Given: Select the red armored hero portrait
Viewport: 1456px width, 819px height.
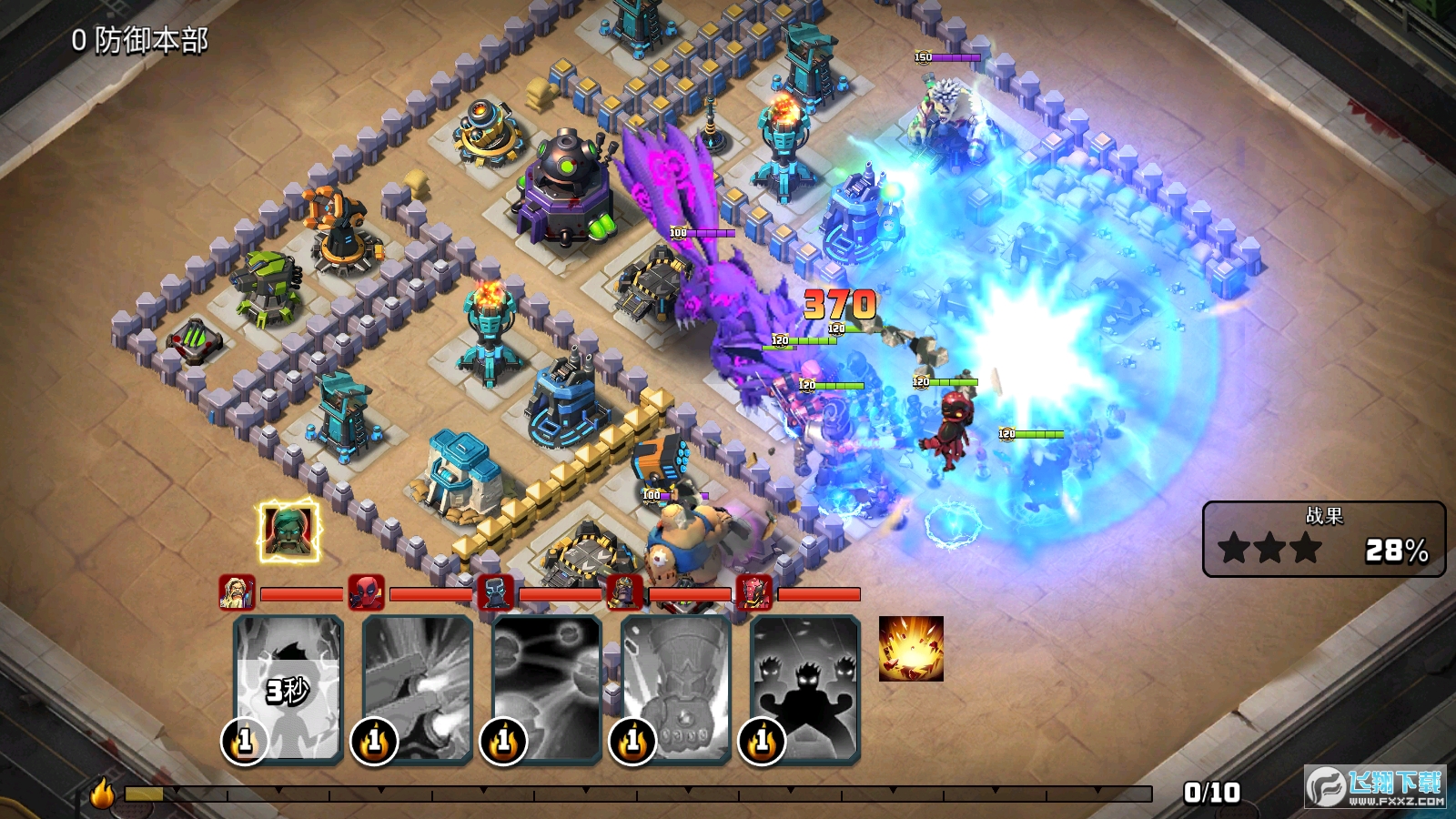Looking at the screenshot, I should [753, 592].
